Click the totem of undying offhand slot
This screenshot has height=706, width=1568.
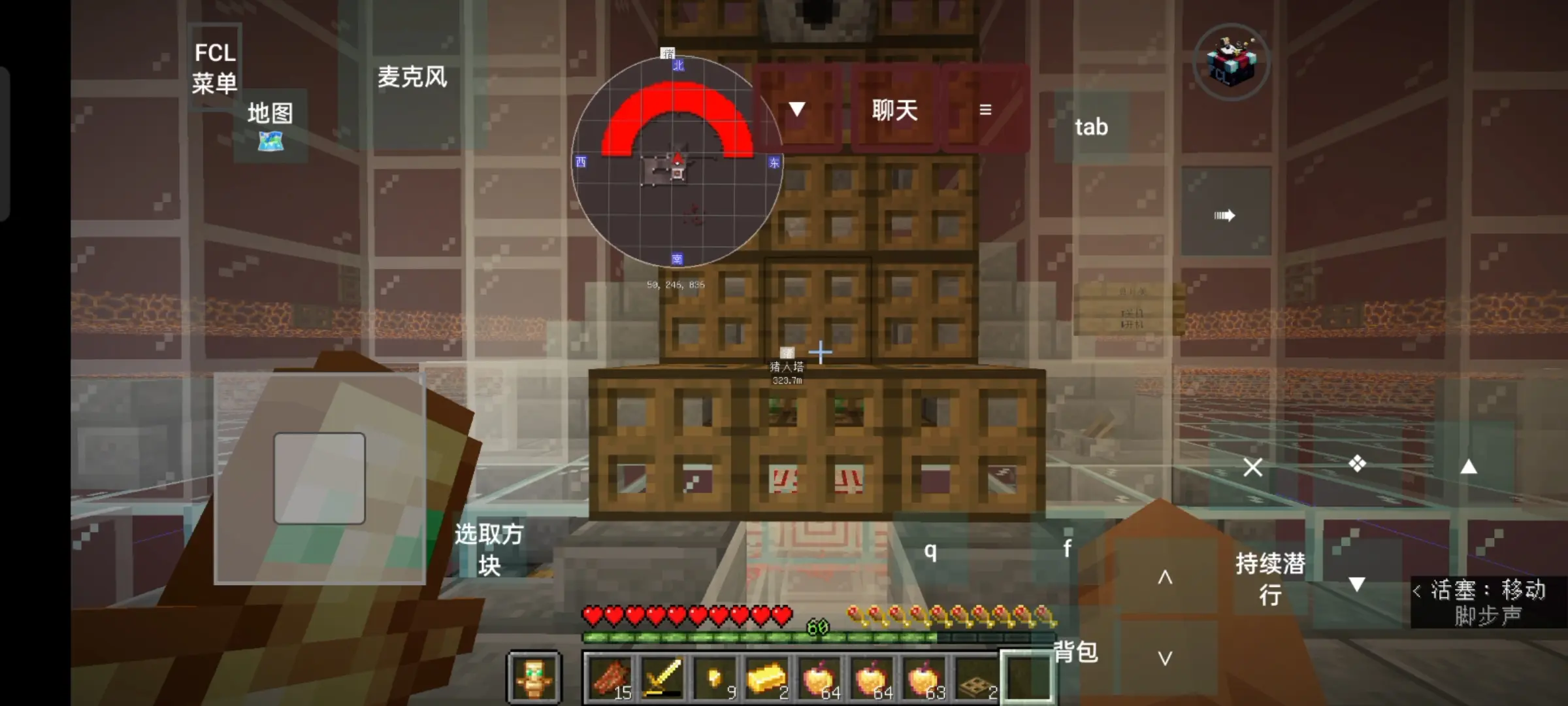click(534, 677)
